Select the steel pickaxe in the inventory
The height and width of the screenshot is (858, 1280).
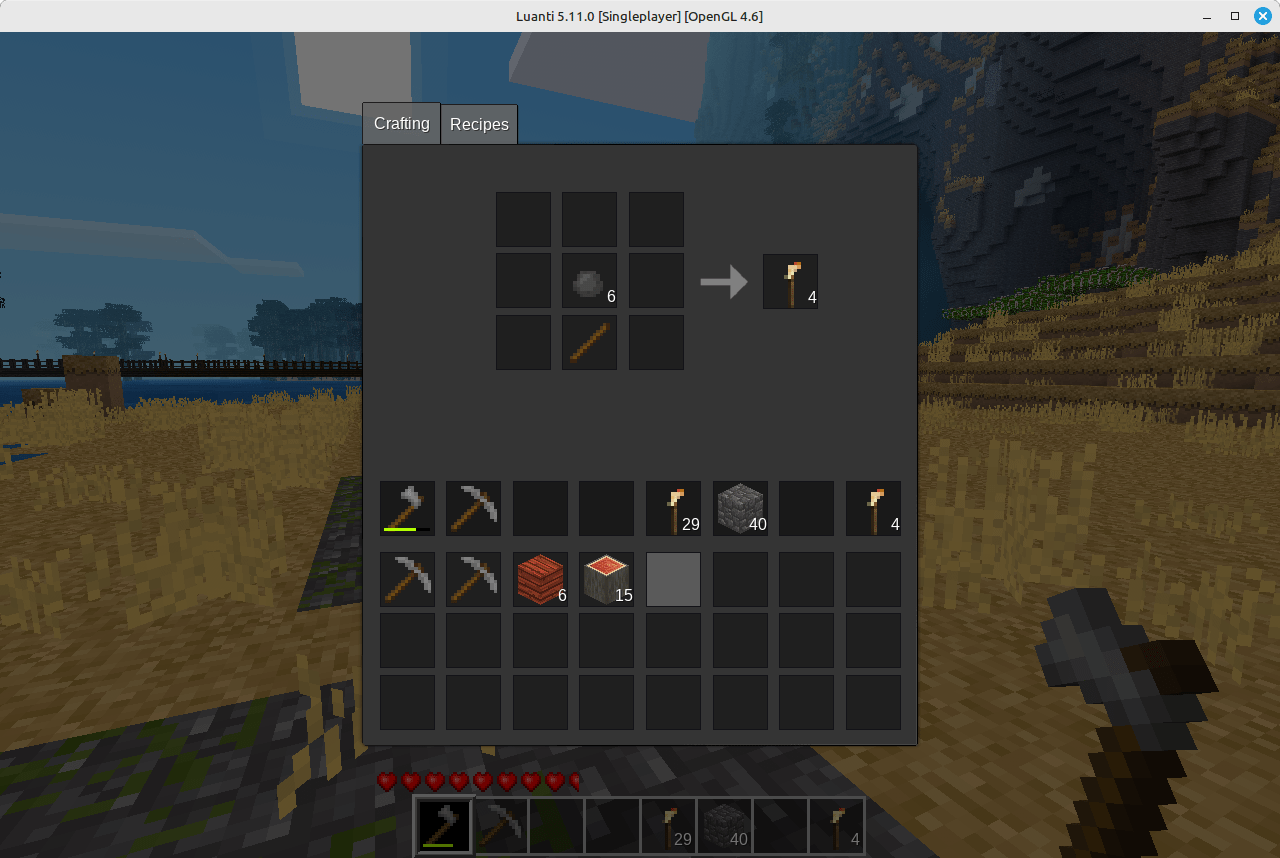click(473, 508)
